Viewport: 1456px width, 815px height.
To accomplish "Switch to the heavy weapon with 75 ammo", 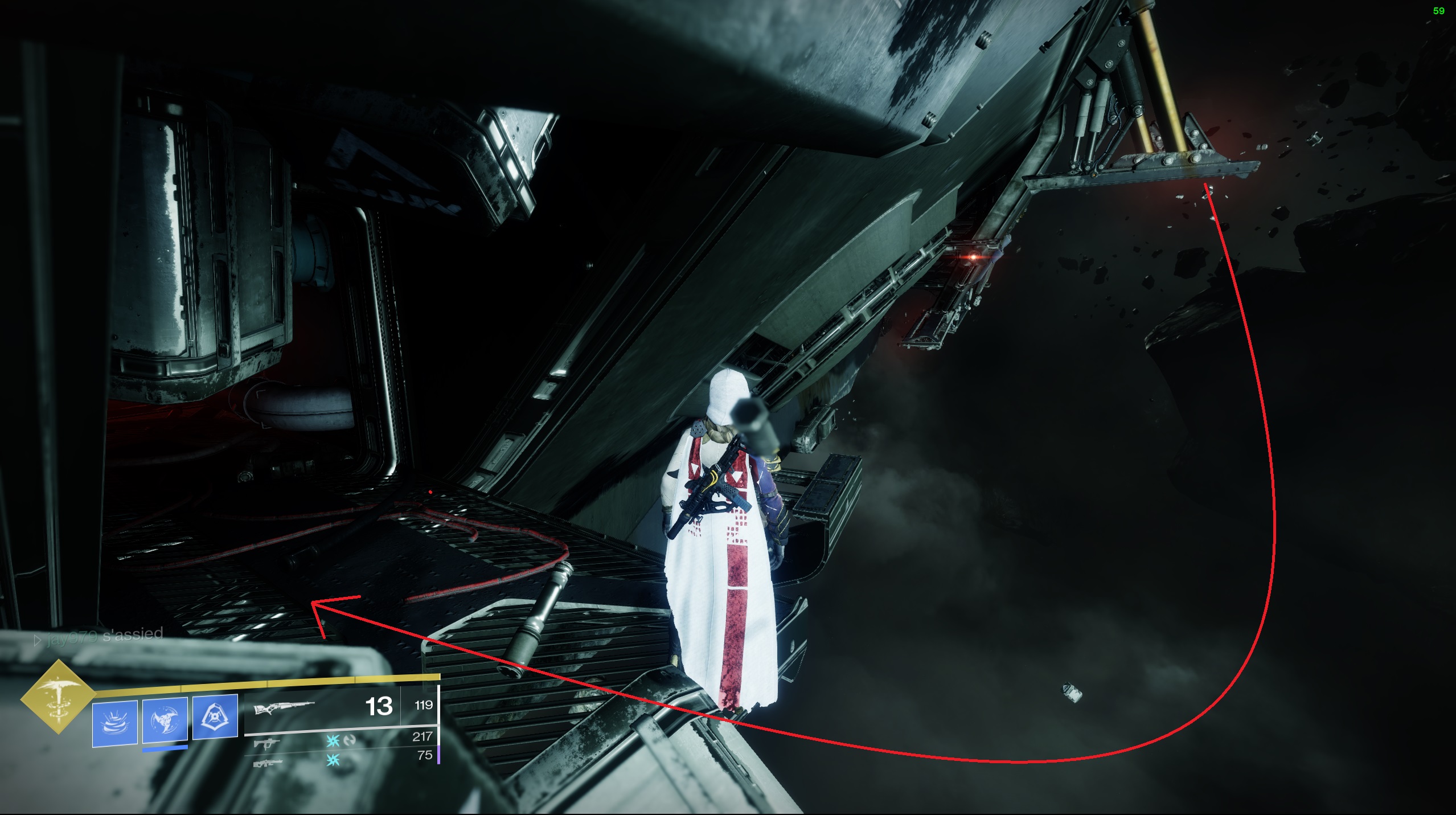I will pos(267,761).
